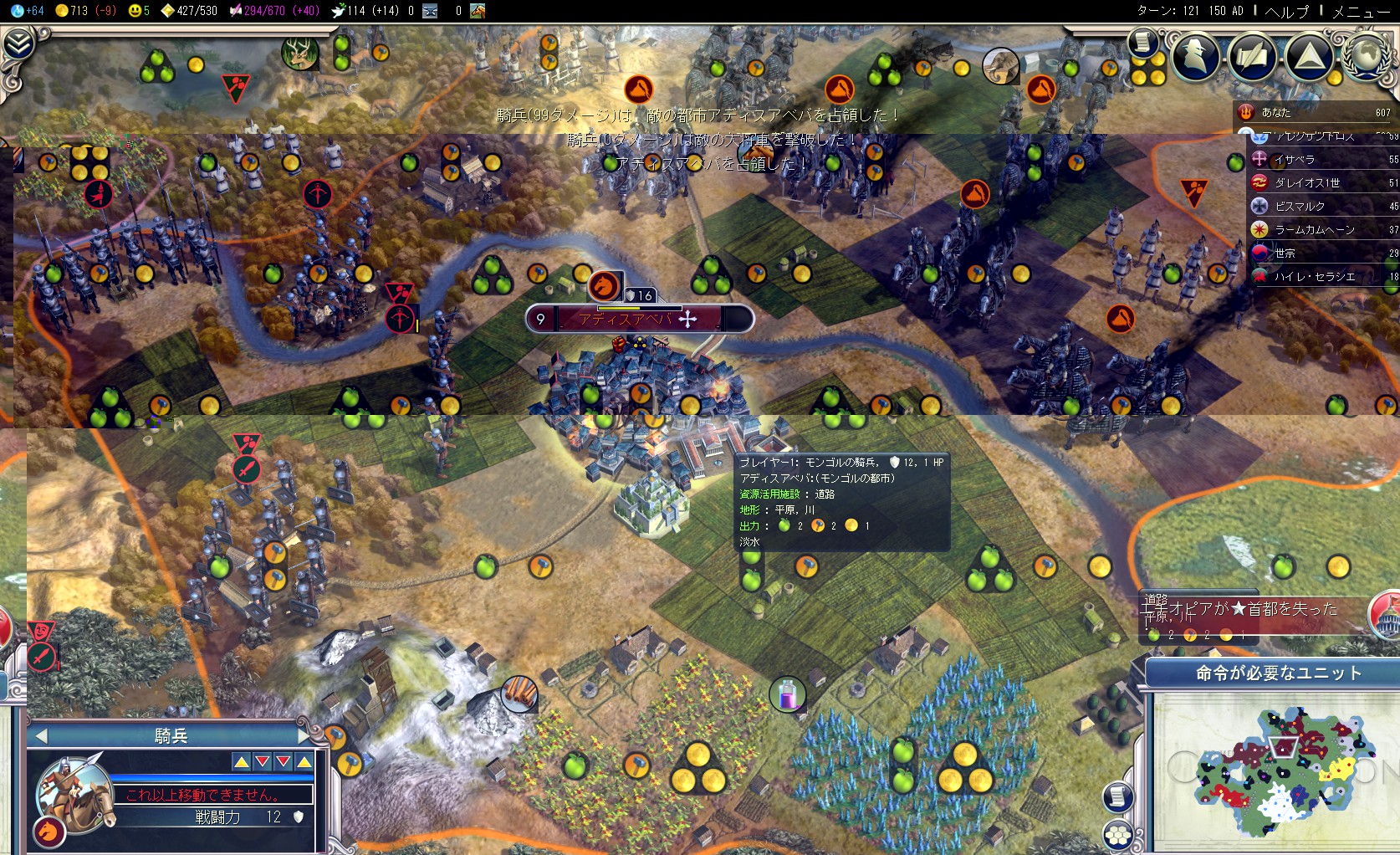Open minimap hex grid options button
The image size is (1400, 855).
[x=1117, y=835]
